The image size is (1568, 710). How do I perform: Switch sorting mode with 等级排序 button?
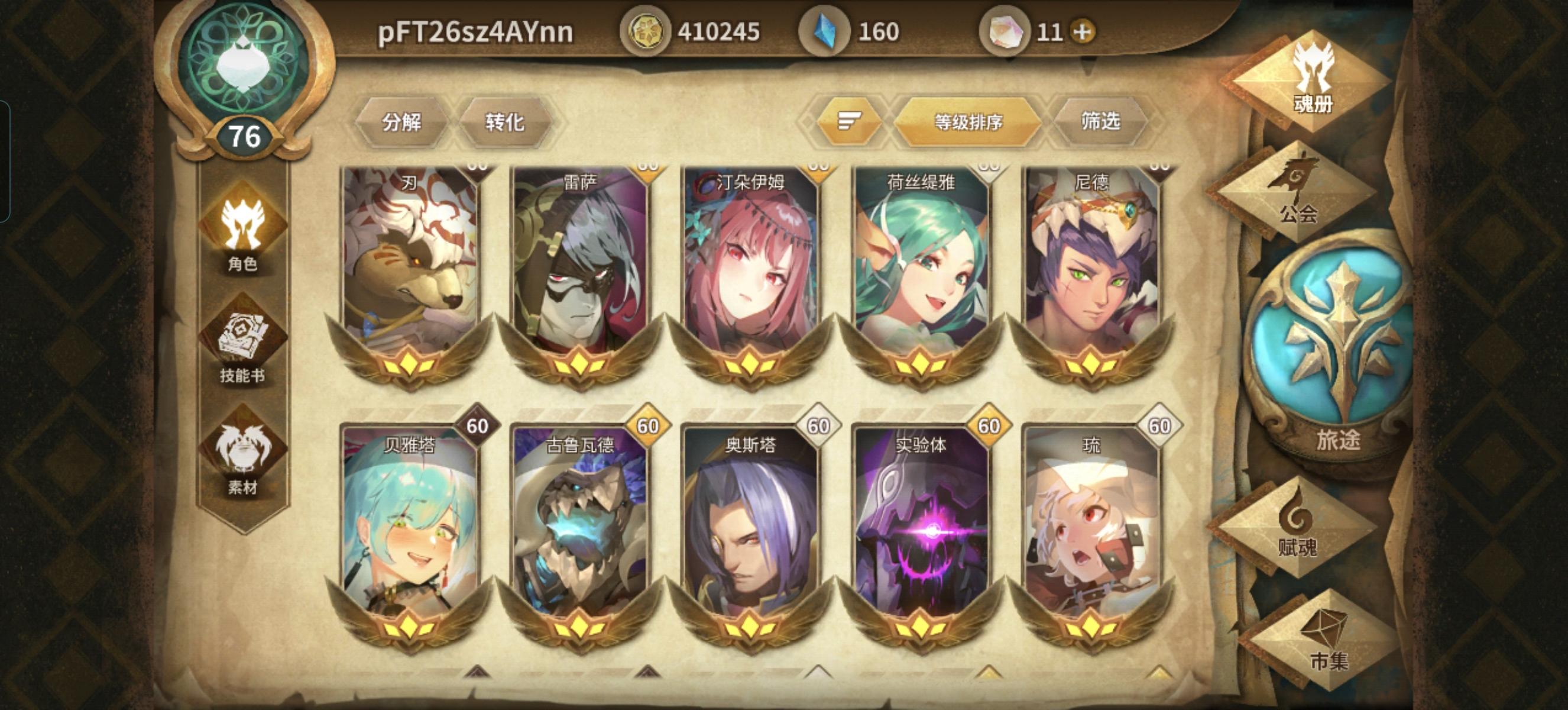[x=970, y=122]
